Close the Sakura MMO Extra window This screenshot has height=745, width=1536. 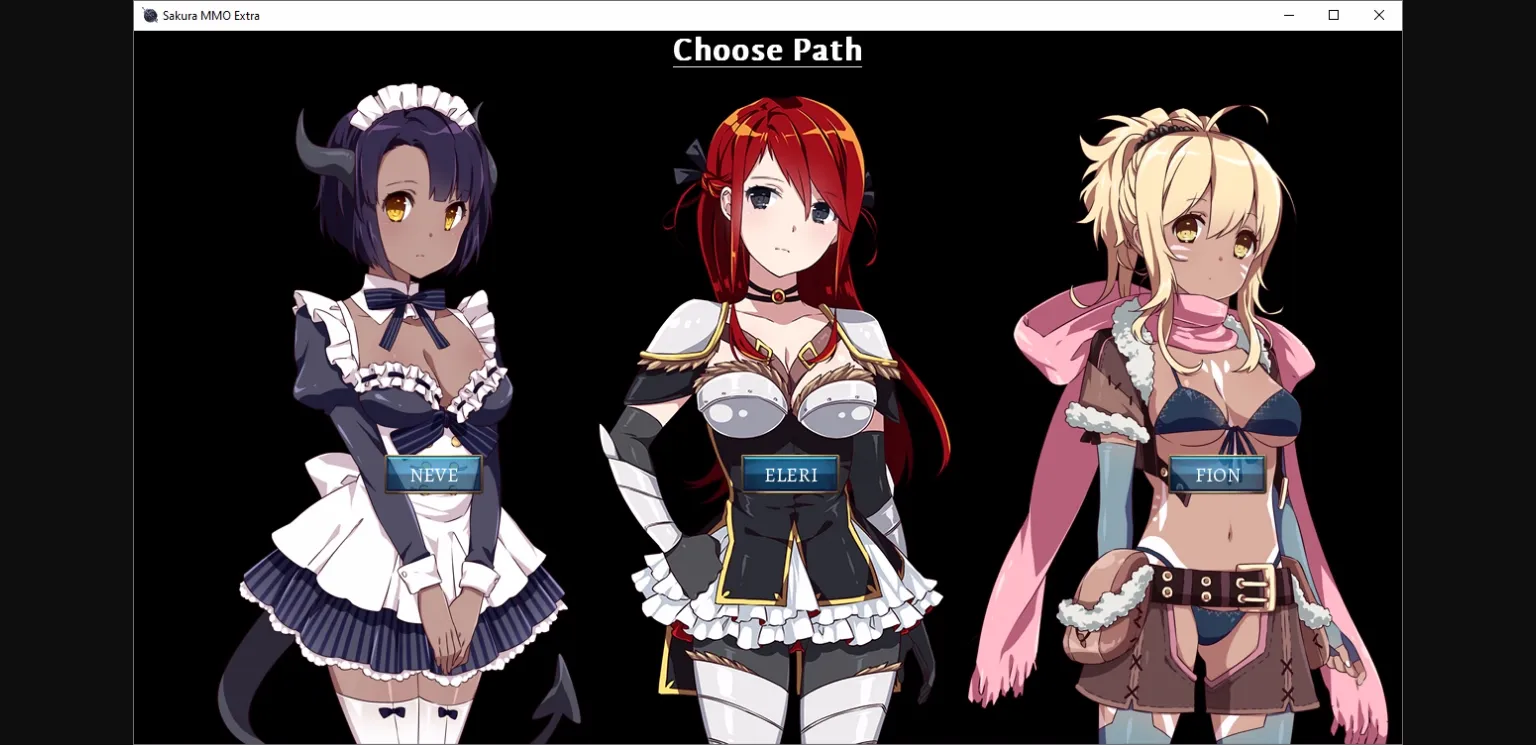(1379, 15)
